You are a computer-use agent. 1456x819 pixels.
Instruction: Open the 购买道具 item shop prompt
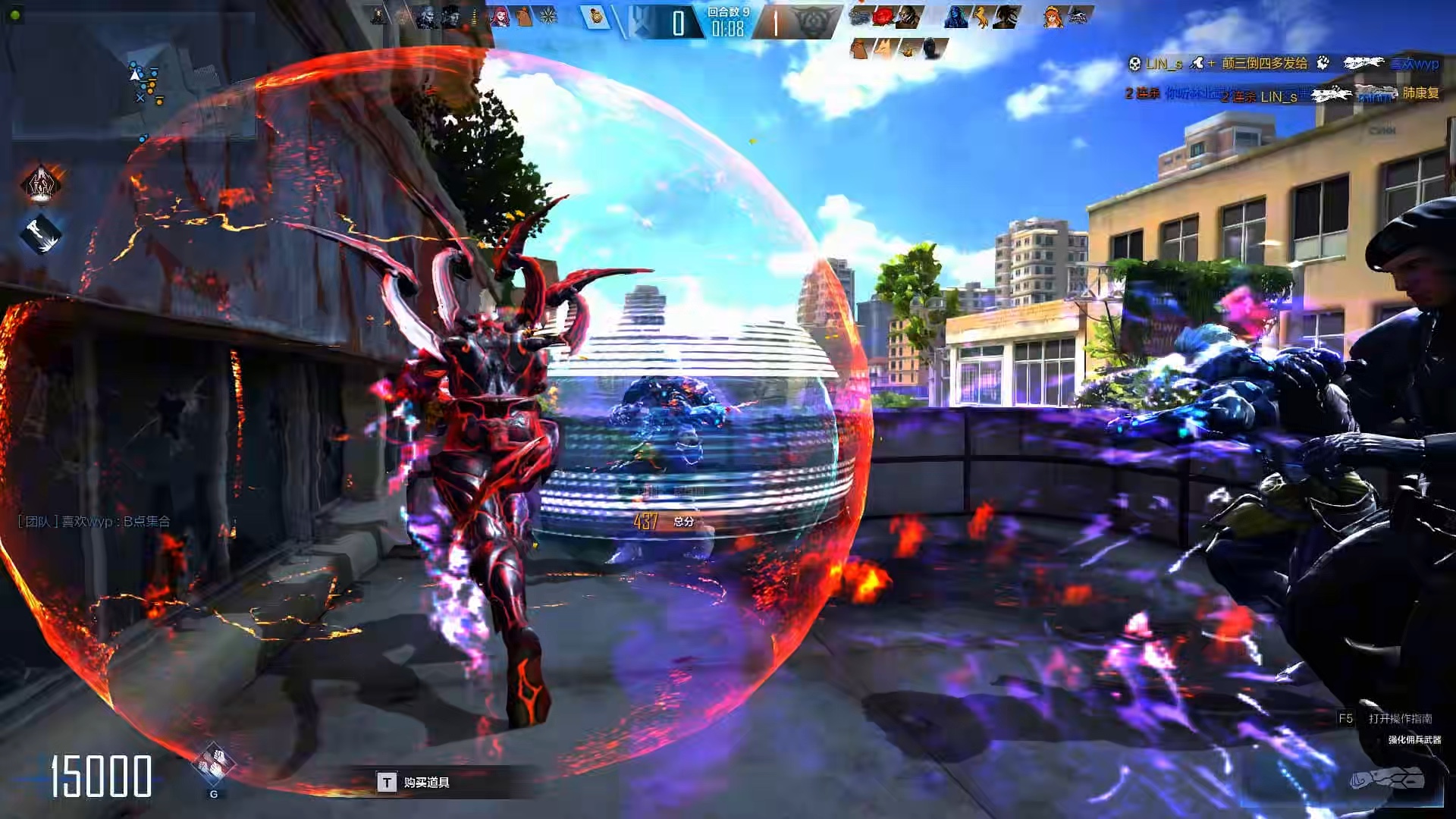click(x=414, y=782)
